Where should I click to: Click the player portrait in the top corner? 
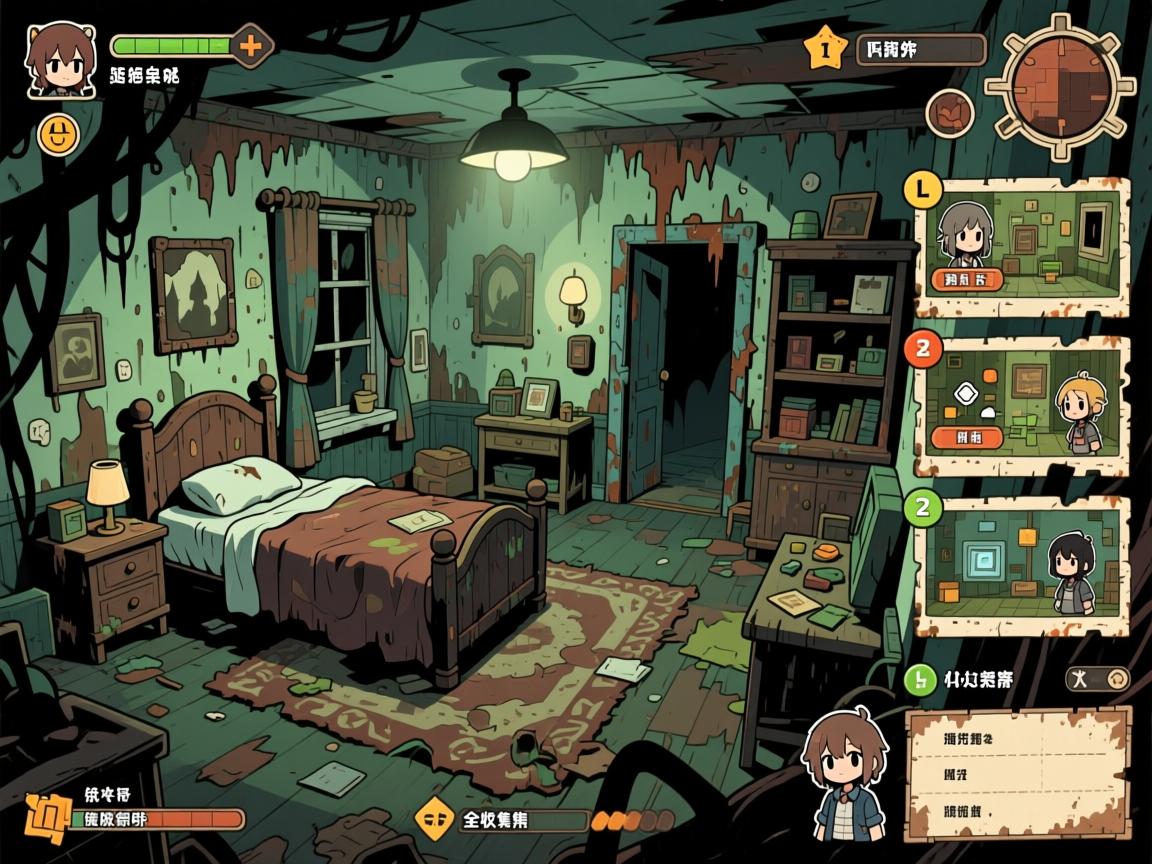coord(62,60)
